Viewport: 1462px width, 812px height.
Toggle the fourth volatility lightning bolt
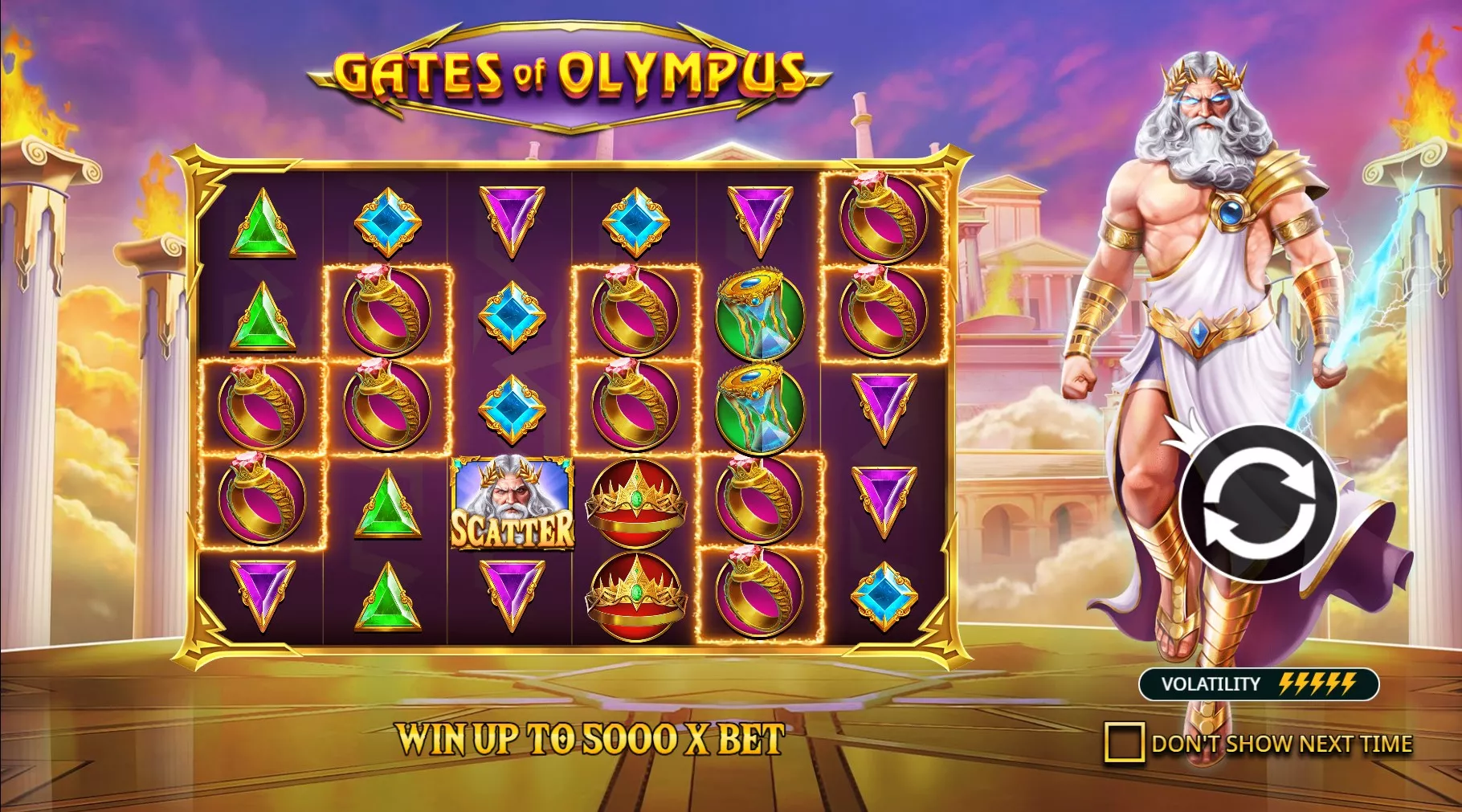1330,686
